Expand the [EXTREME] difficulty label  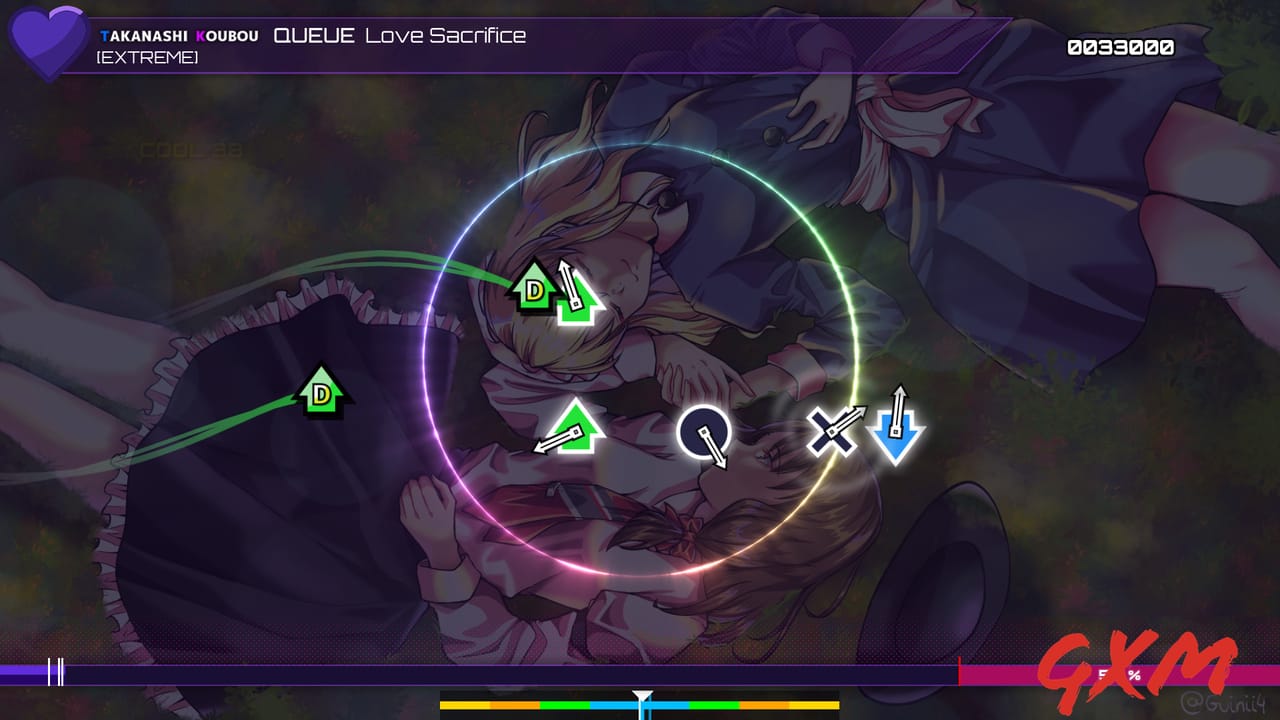[146, 56]
